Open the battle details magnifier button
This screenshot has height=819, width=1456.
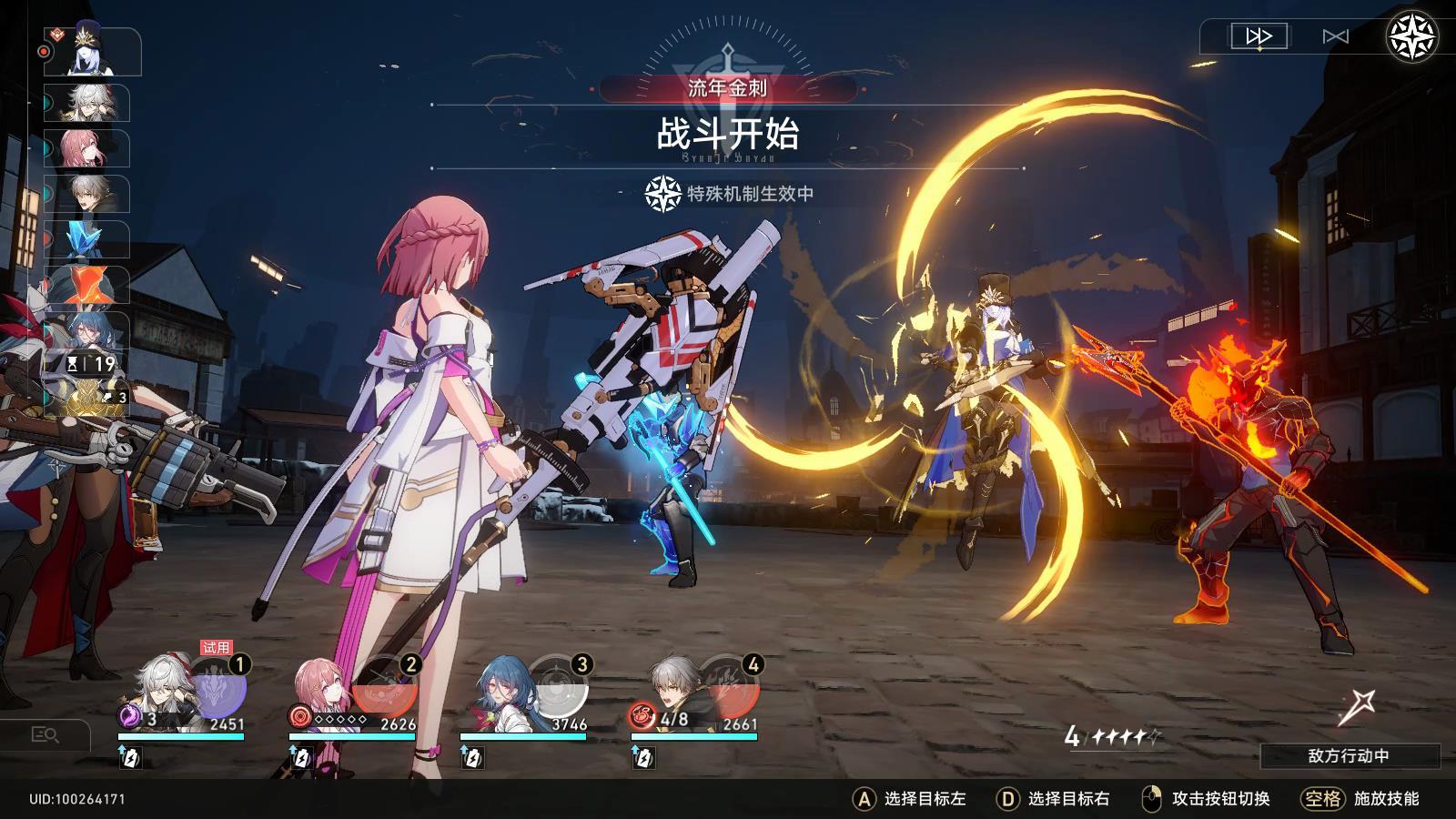click(45, 734)
